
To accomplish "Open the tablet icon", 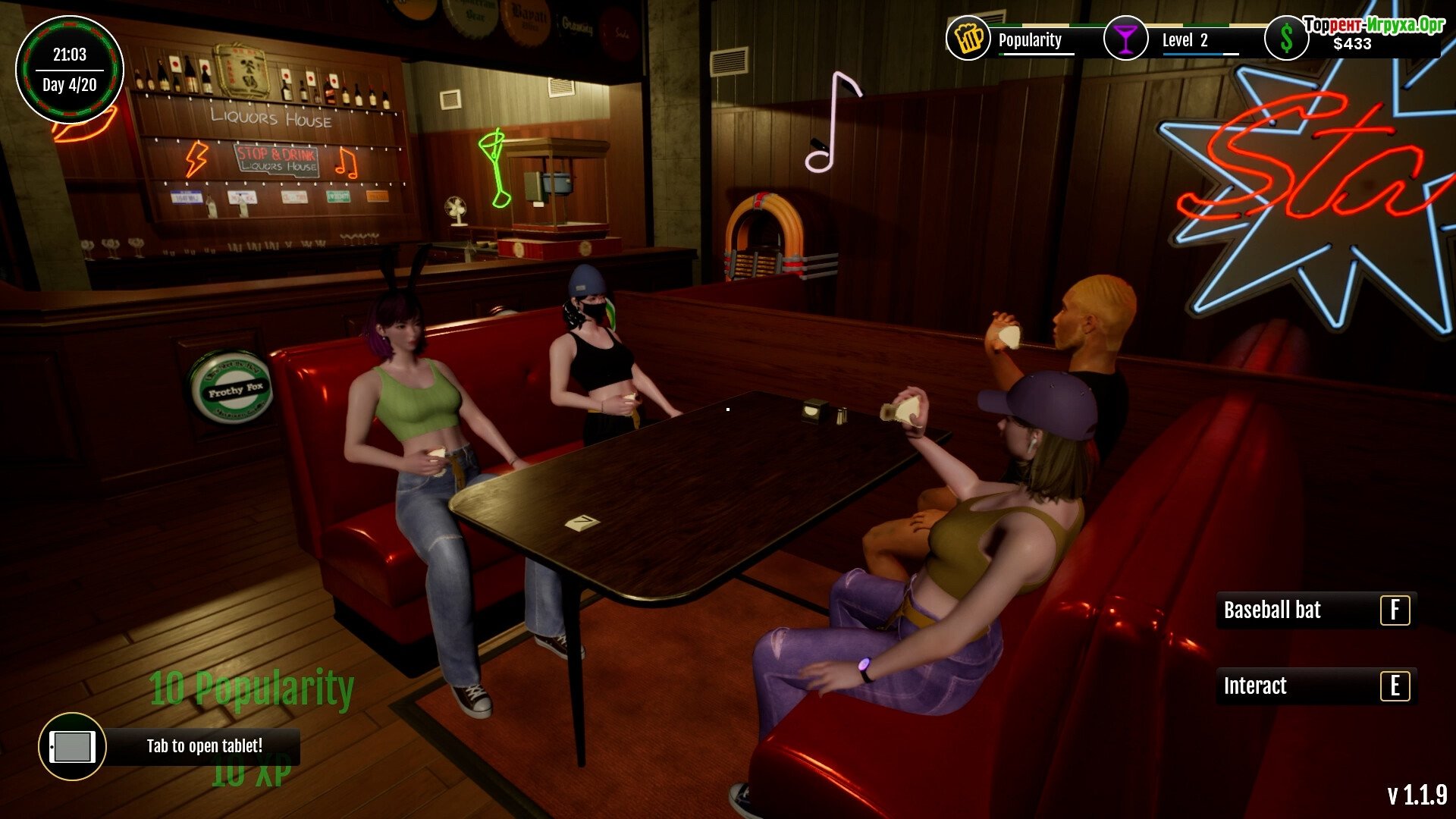I will click(72, 747).
